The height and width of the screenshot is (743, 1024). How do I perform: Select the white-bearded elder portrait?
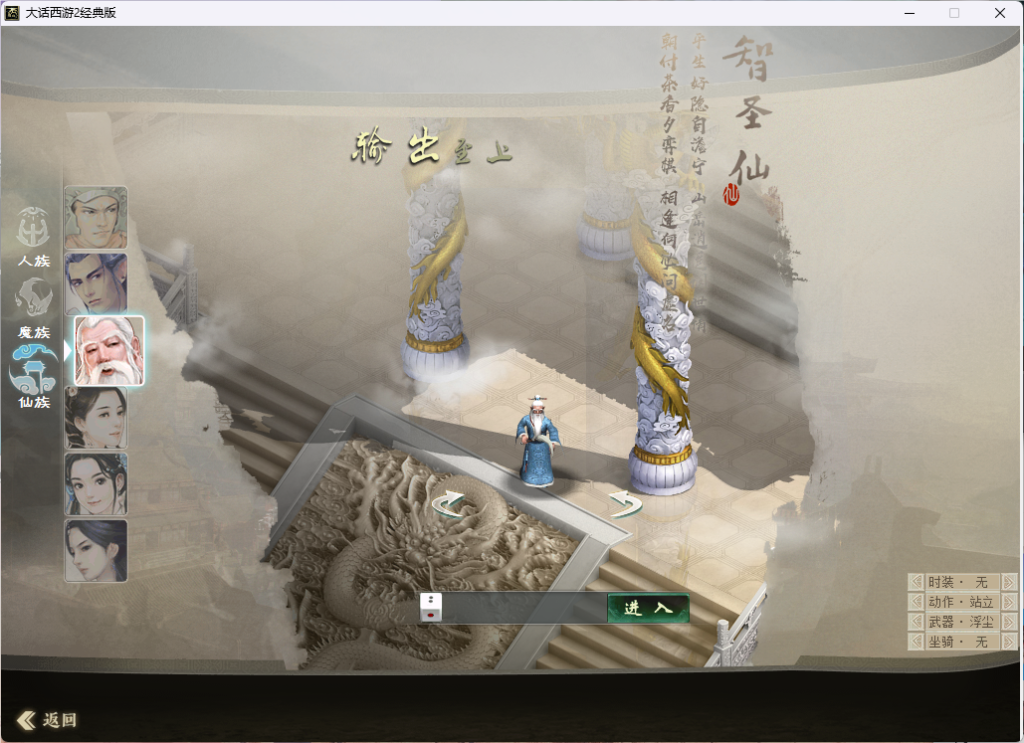click(x=109, y=351)
